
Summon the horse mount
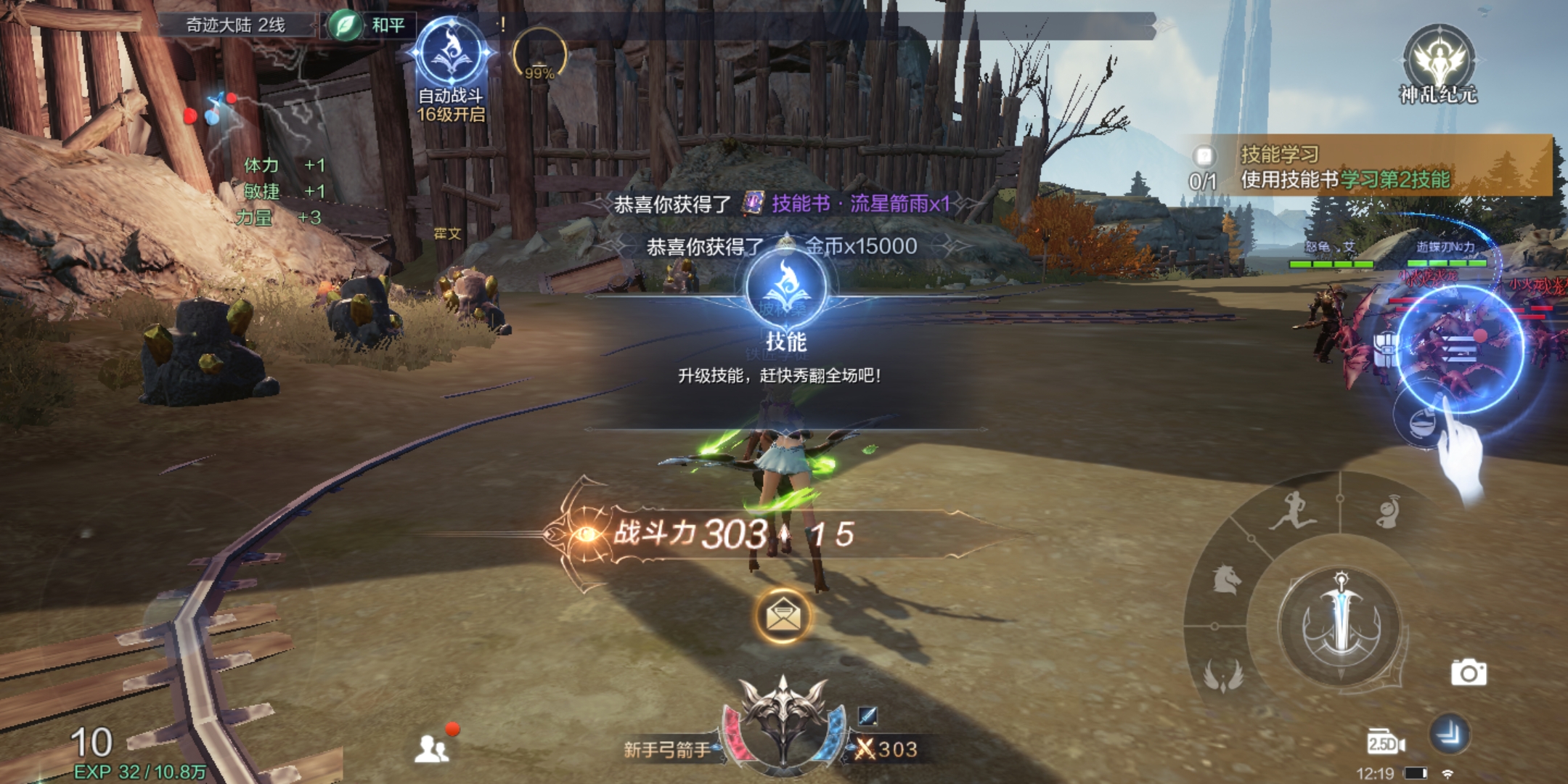coord(1227,579)
